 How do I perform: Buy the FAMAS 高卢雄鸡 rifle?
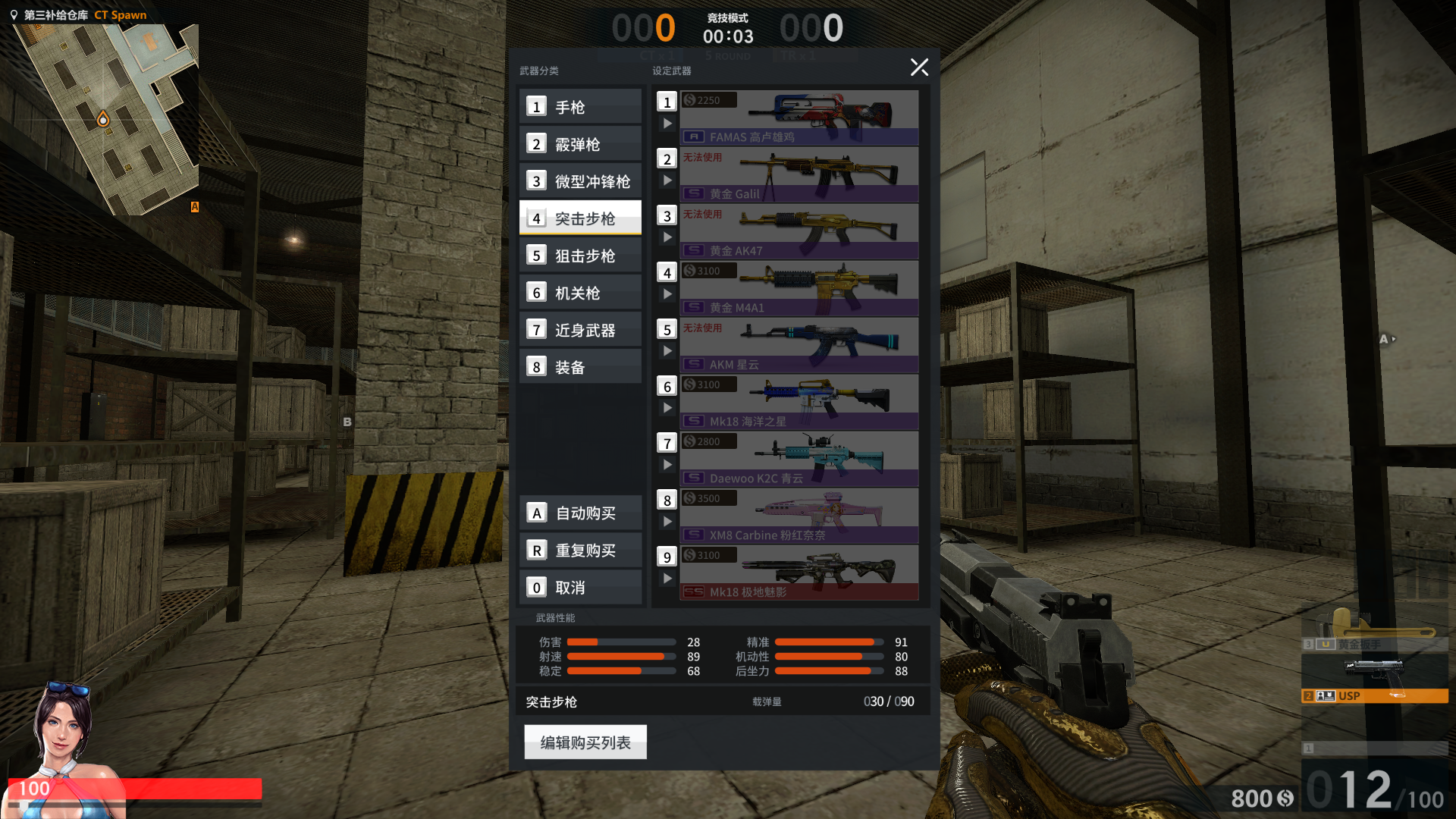[x=799, y=118]
